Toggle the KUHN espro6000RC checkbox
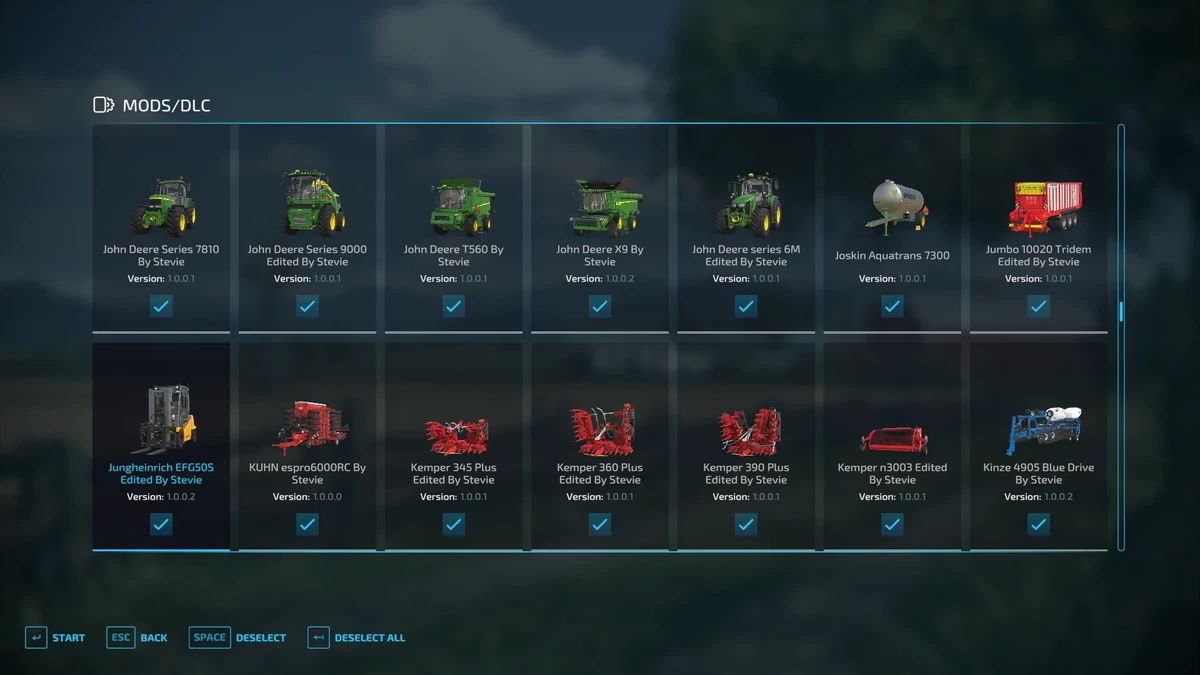1200x675 pixels. (x=307, y=524)
